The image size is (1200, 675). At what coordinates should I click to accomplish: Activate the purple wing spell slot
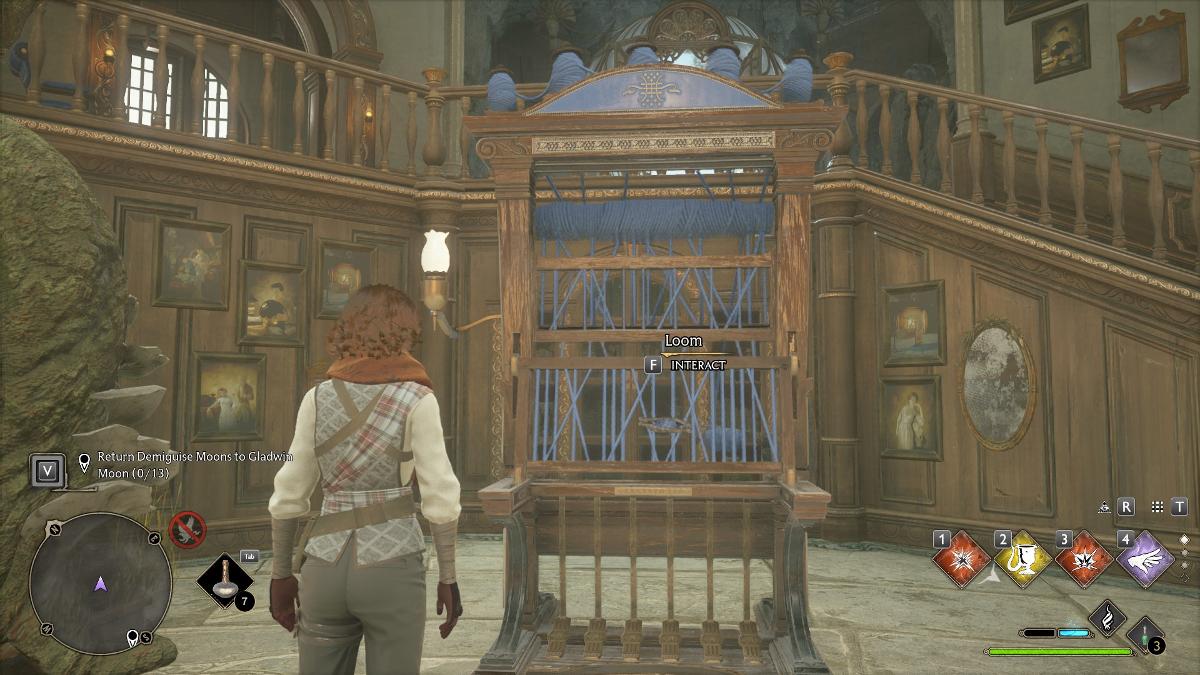coord(1147,558)
